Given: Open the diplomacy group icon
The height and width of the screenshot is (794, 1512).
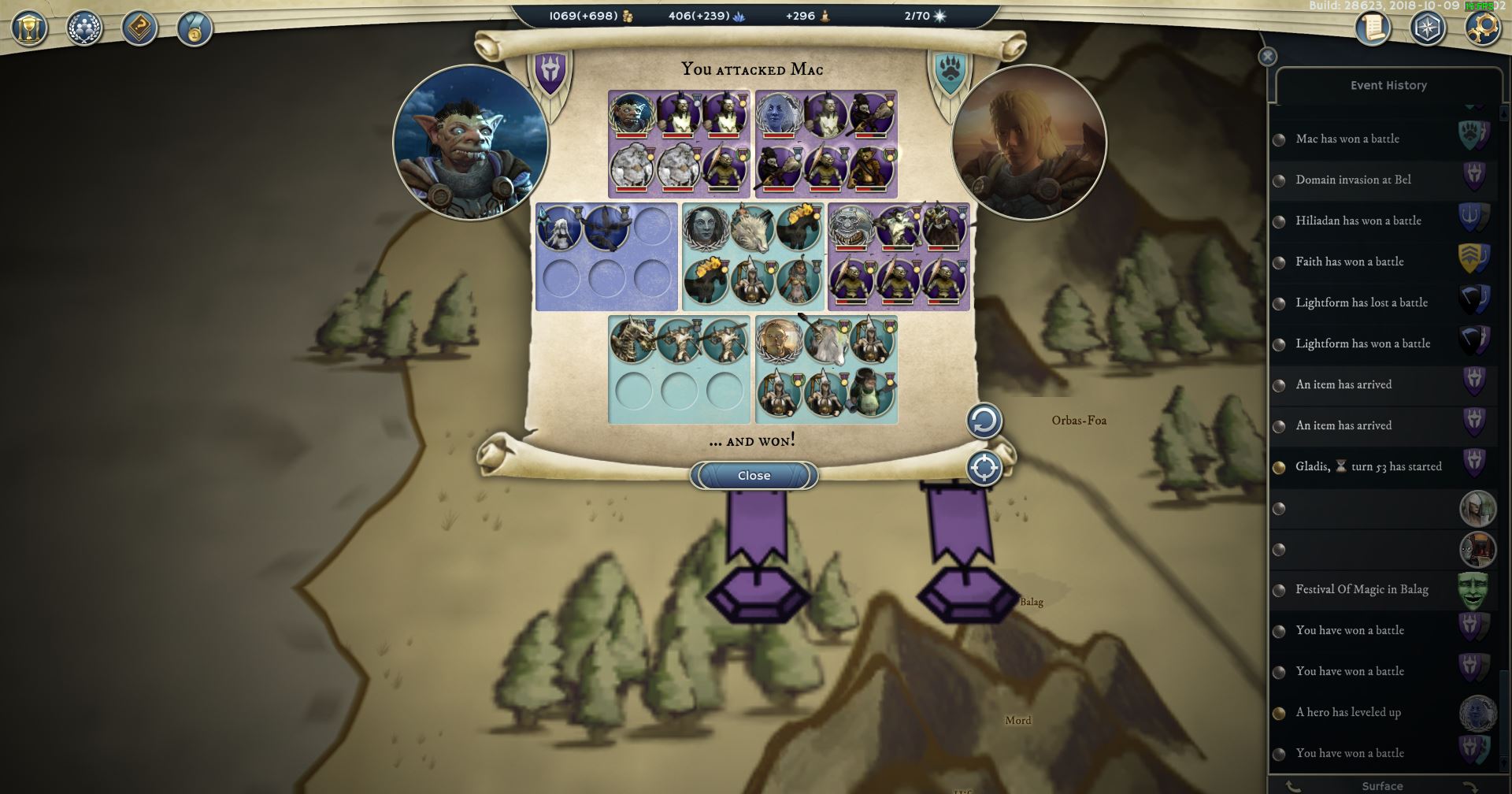Looking at the screenshot, I should coord(84,29).
